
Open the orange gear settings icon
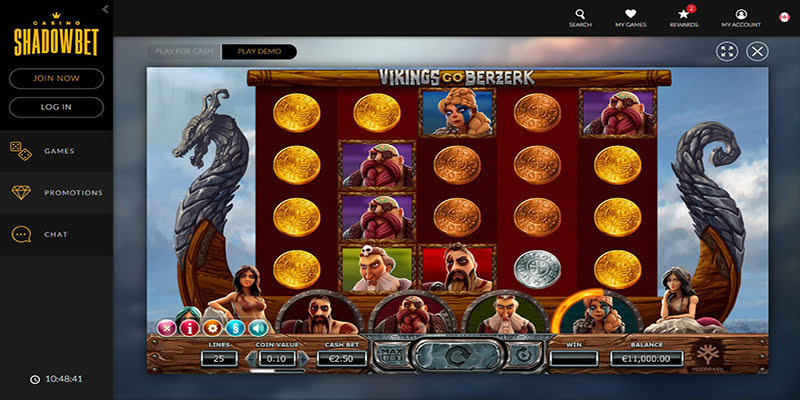[x=211, y=327]
